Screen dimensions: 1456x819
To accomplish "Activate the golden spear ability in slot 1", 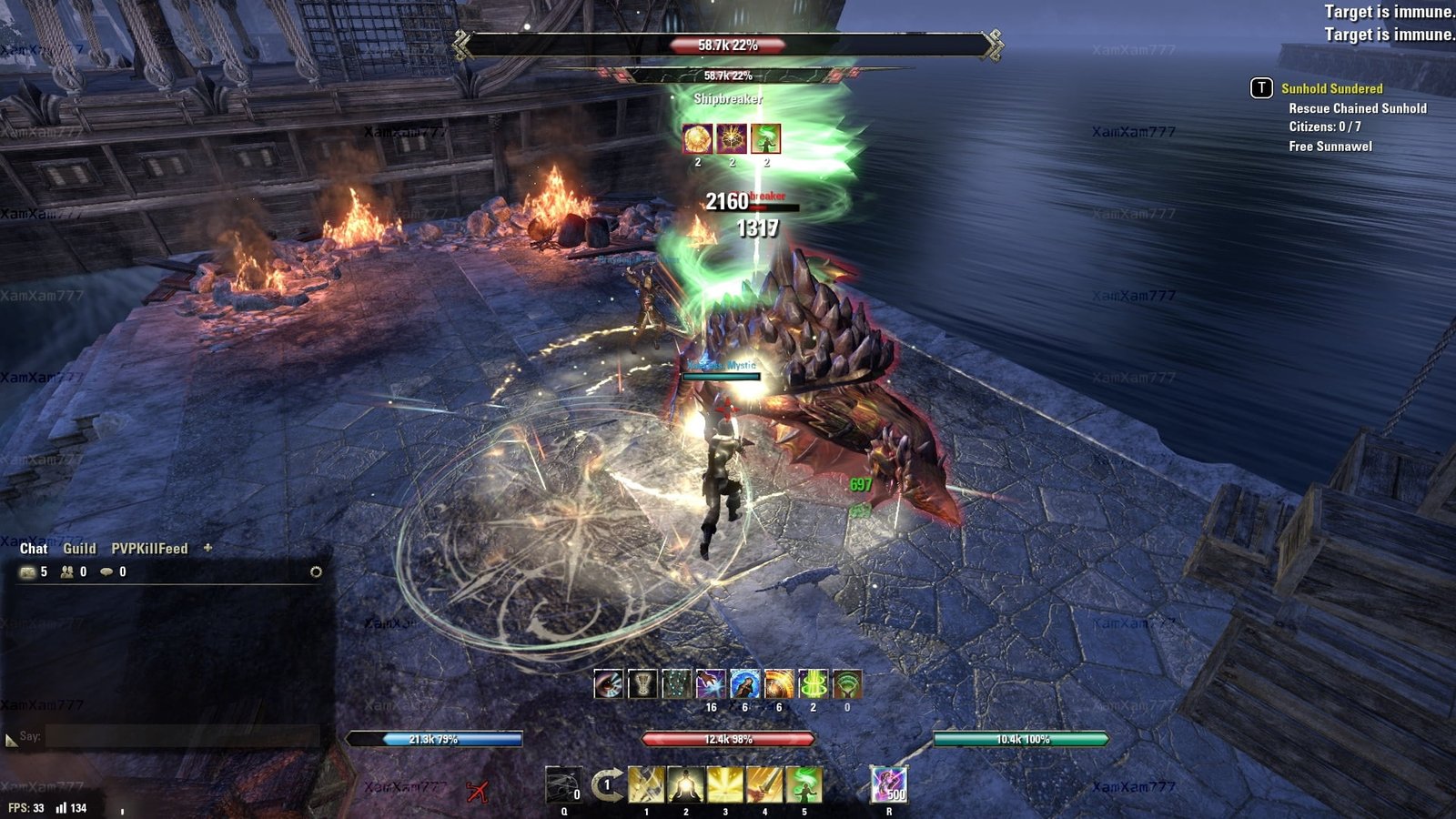I will [646, 784].
